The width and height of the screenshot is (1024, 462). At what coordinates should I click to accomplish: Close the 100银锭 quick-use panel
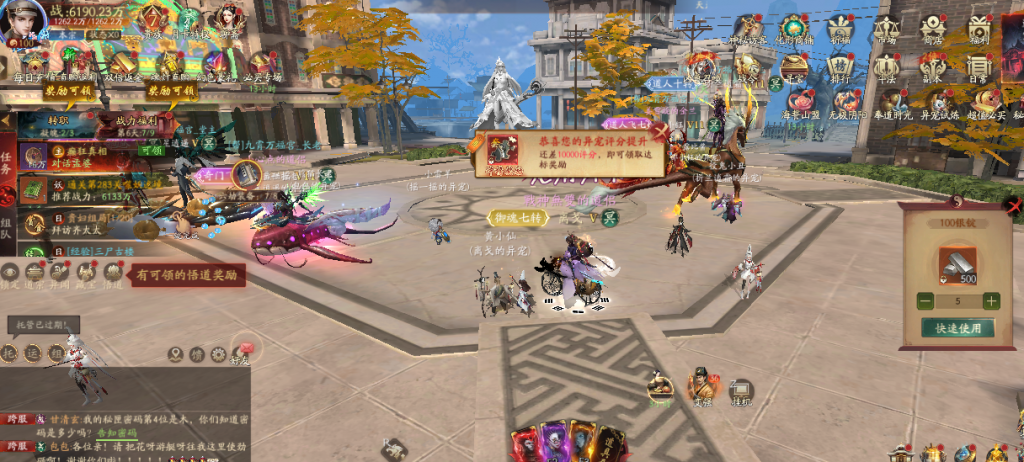point(1015,207)
